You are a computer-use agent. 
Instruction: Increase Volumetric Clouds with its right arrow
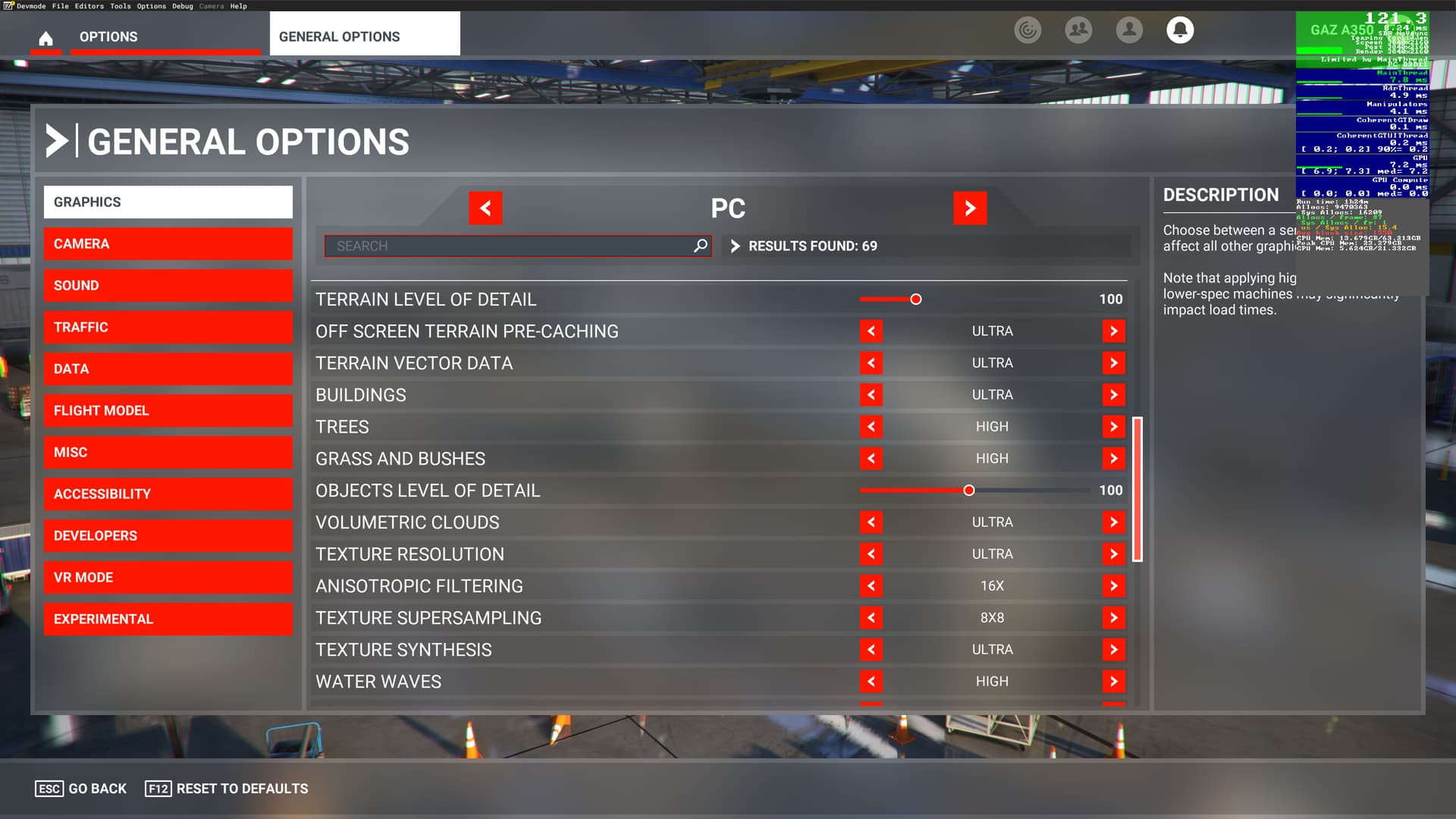(x=1113, y=522)
